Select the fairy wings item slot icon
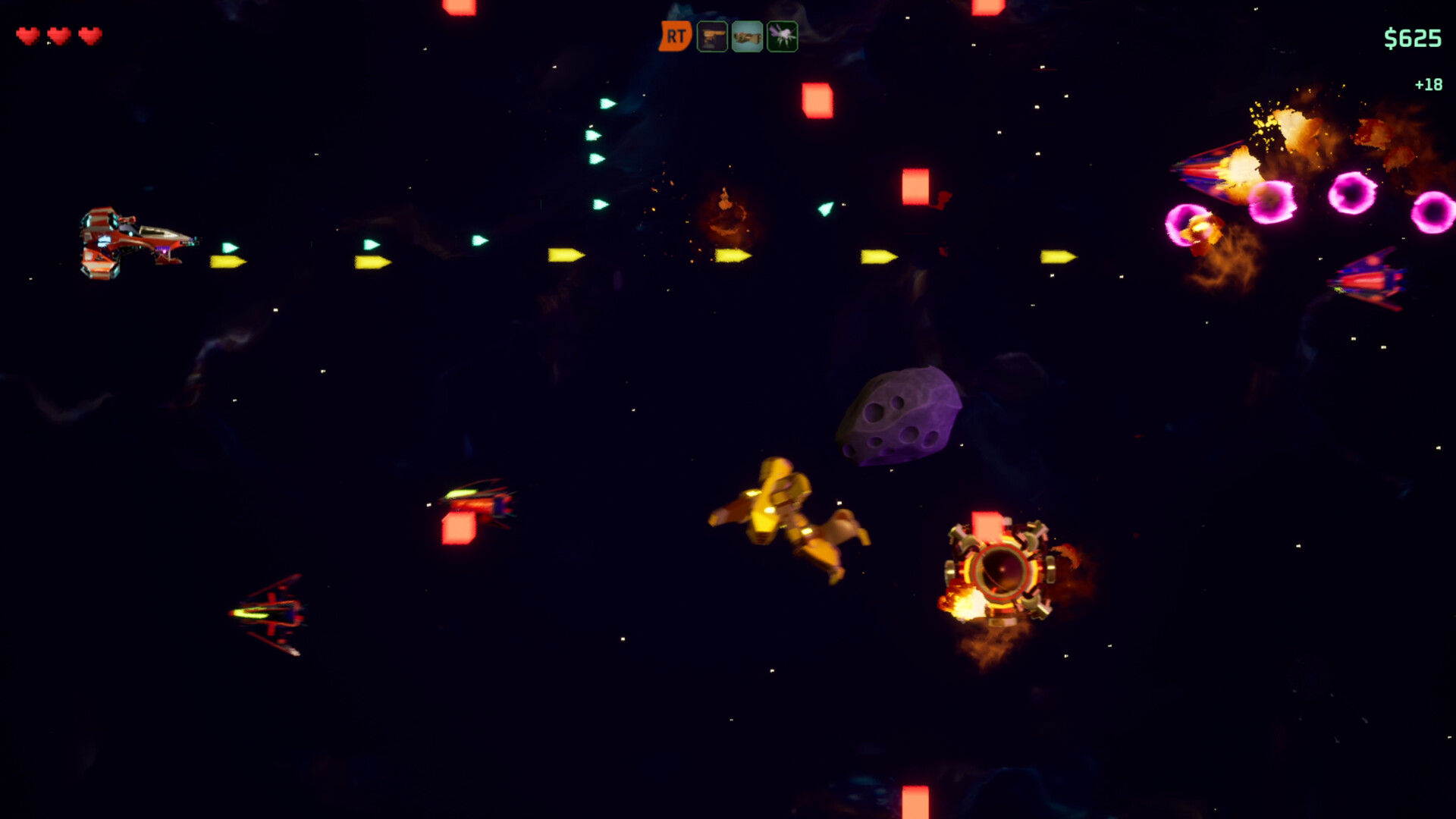This screenshot has height=819, width=1456. (x=782, y=35)
